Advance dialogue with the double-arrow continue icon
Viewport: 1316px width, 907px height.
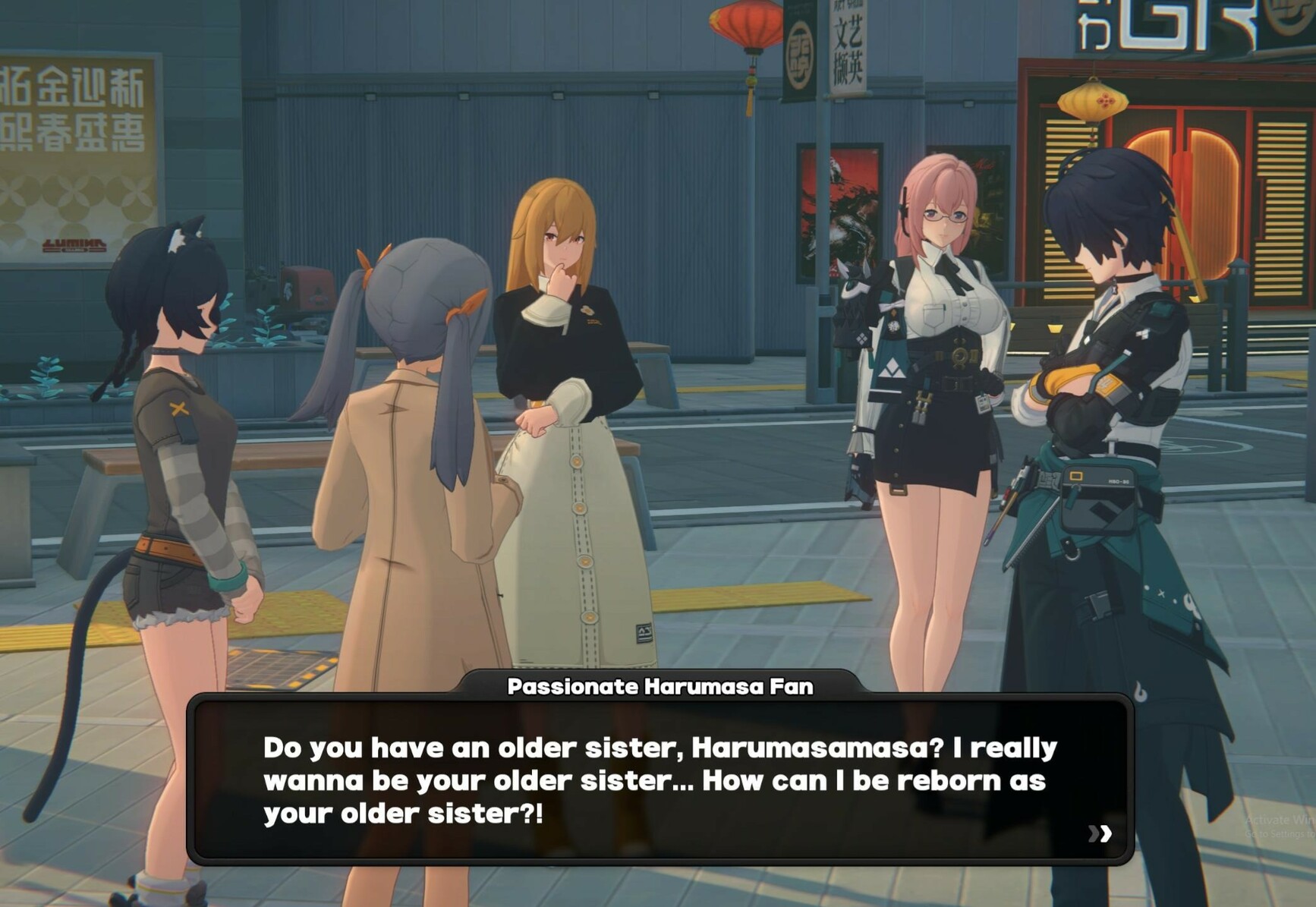point(1100,833)
